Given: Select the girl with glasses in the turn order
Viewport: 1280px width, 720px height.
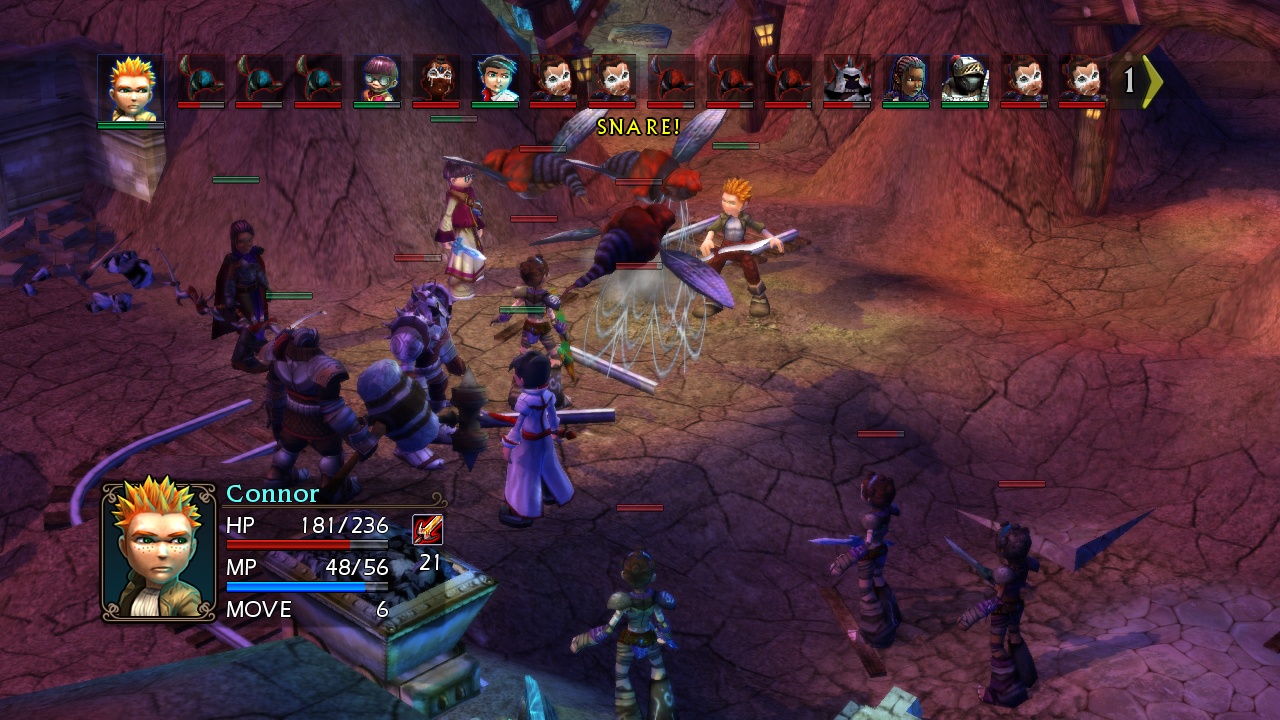Looking at the screenshot, I should (378, 80).
